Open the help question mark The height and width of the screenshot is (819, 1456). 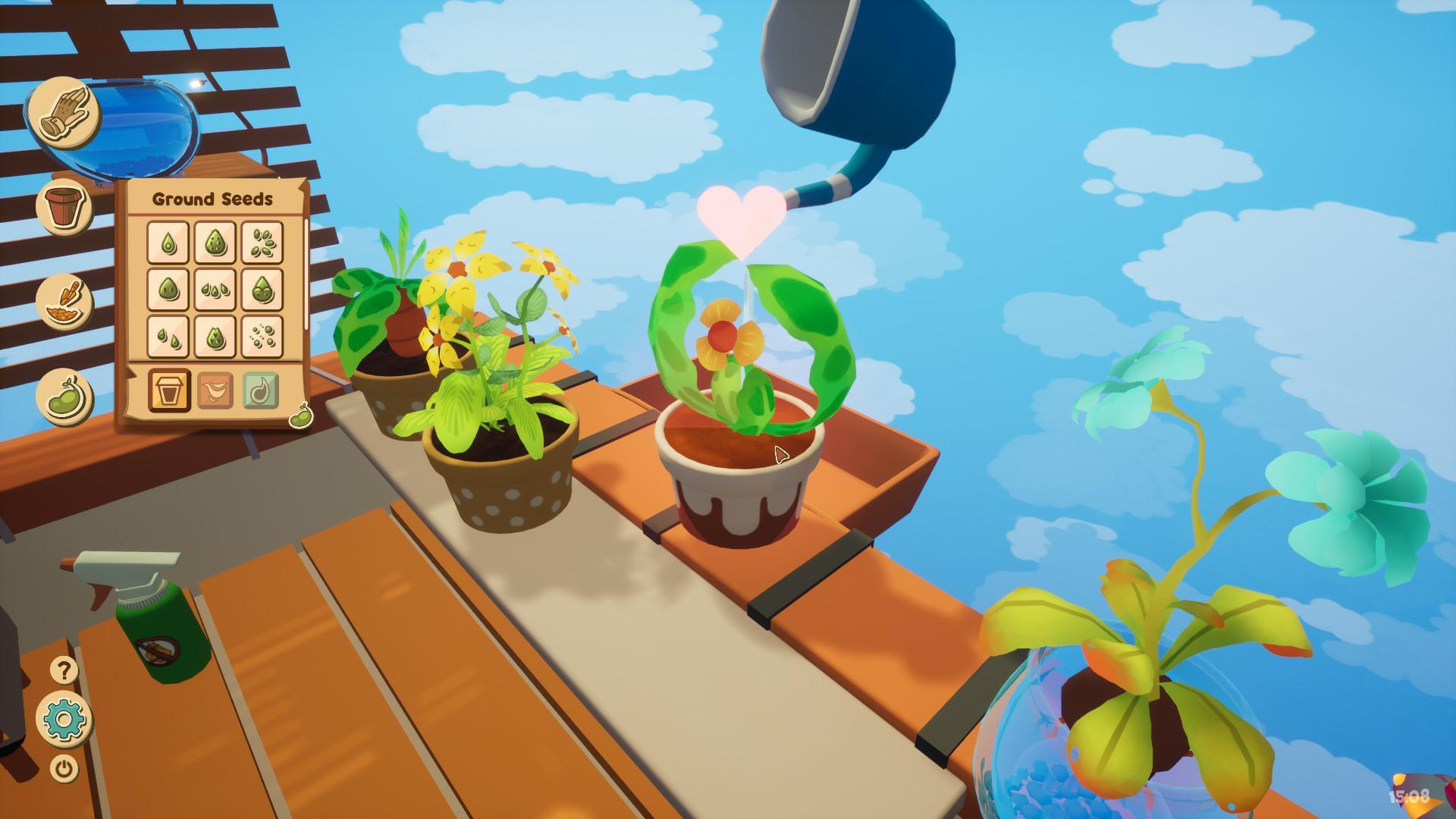[63, 671]
